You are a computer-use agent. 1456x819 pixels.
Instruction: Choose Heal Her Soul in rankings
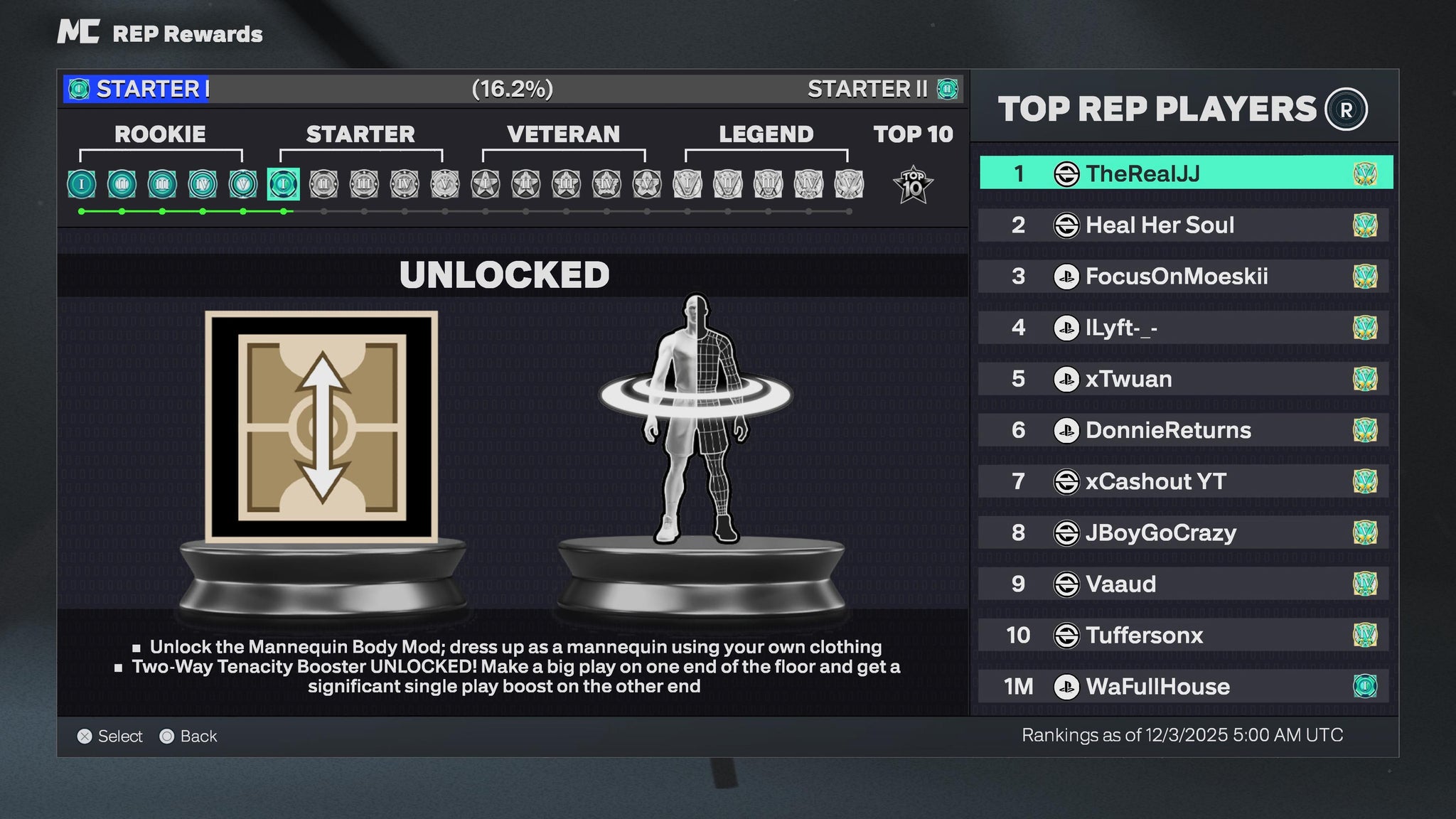click(1184, 225)
